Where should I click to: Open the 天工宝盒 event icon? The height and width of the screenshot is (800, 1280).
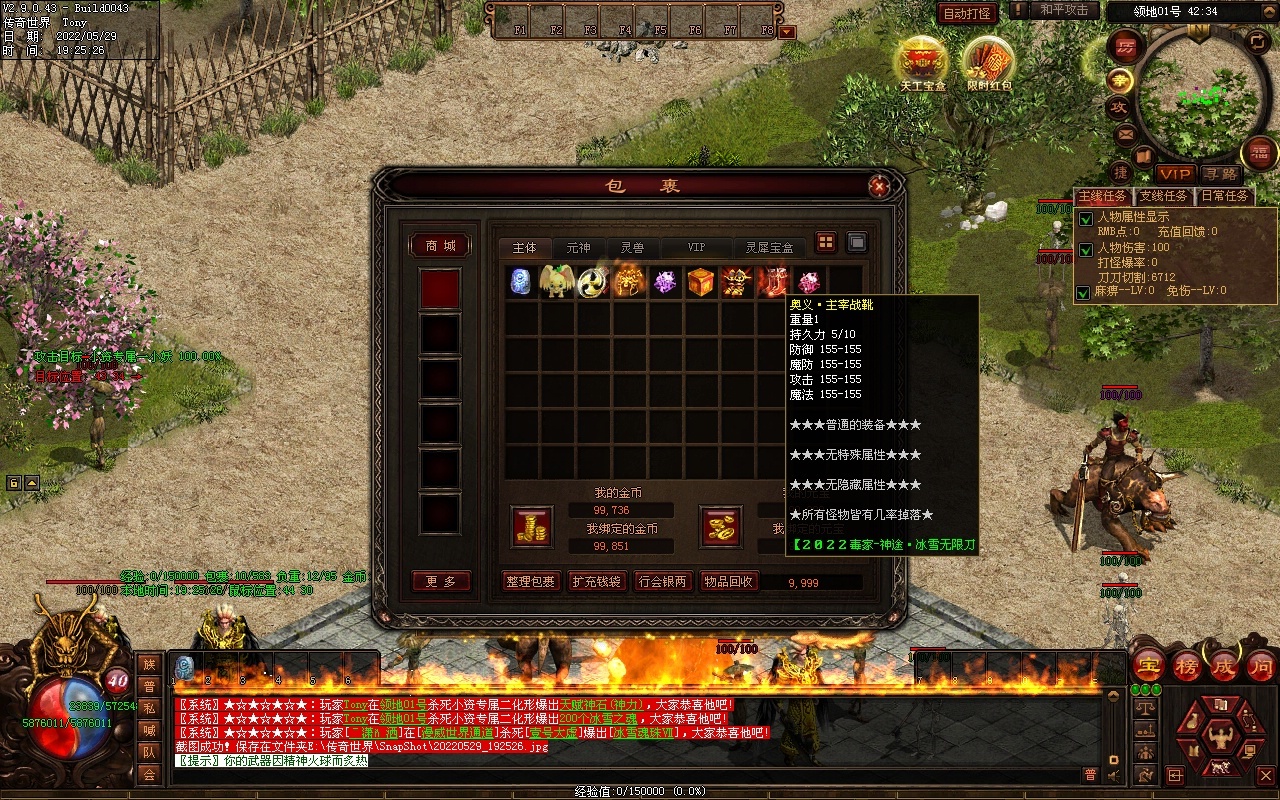tap(922, 62)
